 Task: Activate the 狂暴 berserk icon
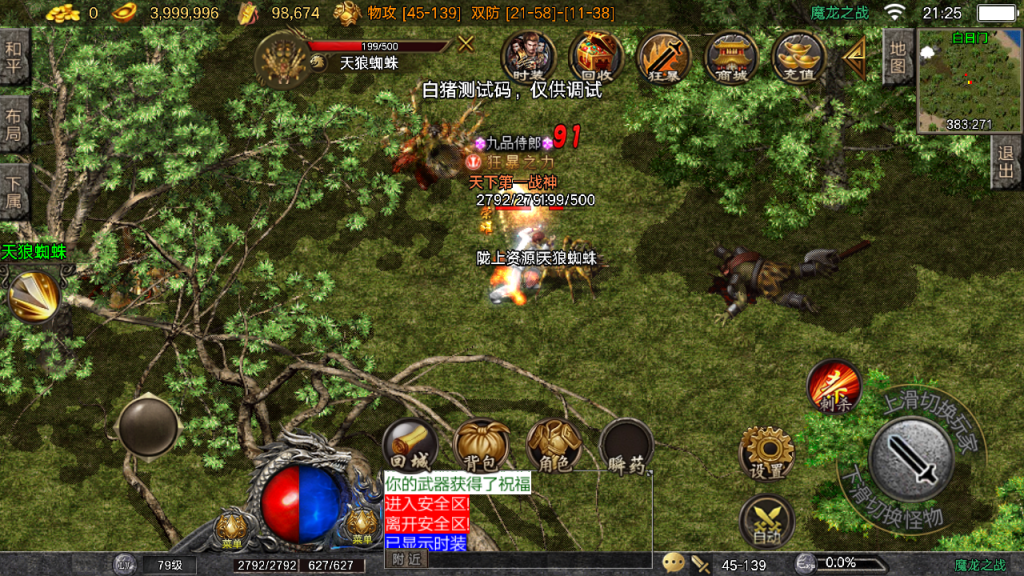pos(663,57)
